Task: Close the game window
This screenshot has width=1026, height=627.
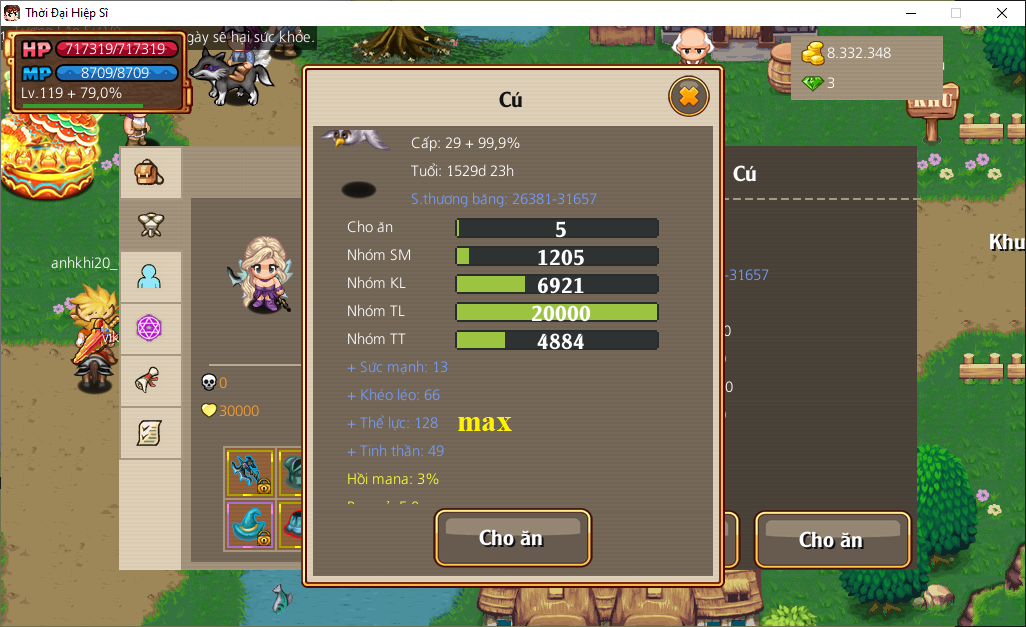Action: click(x=1001, y=13)
